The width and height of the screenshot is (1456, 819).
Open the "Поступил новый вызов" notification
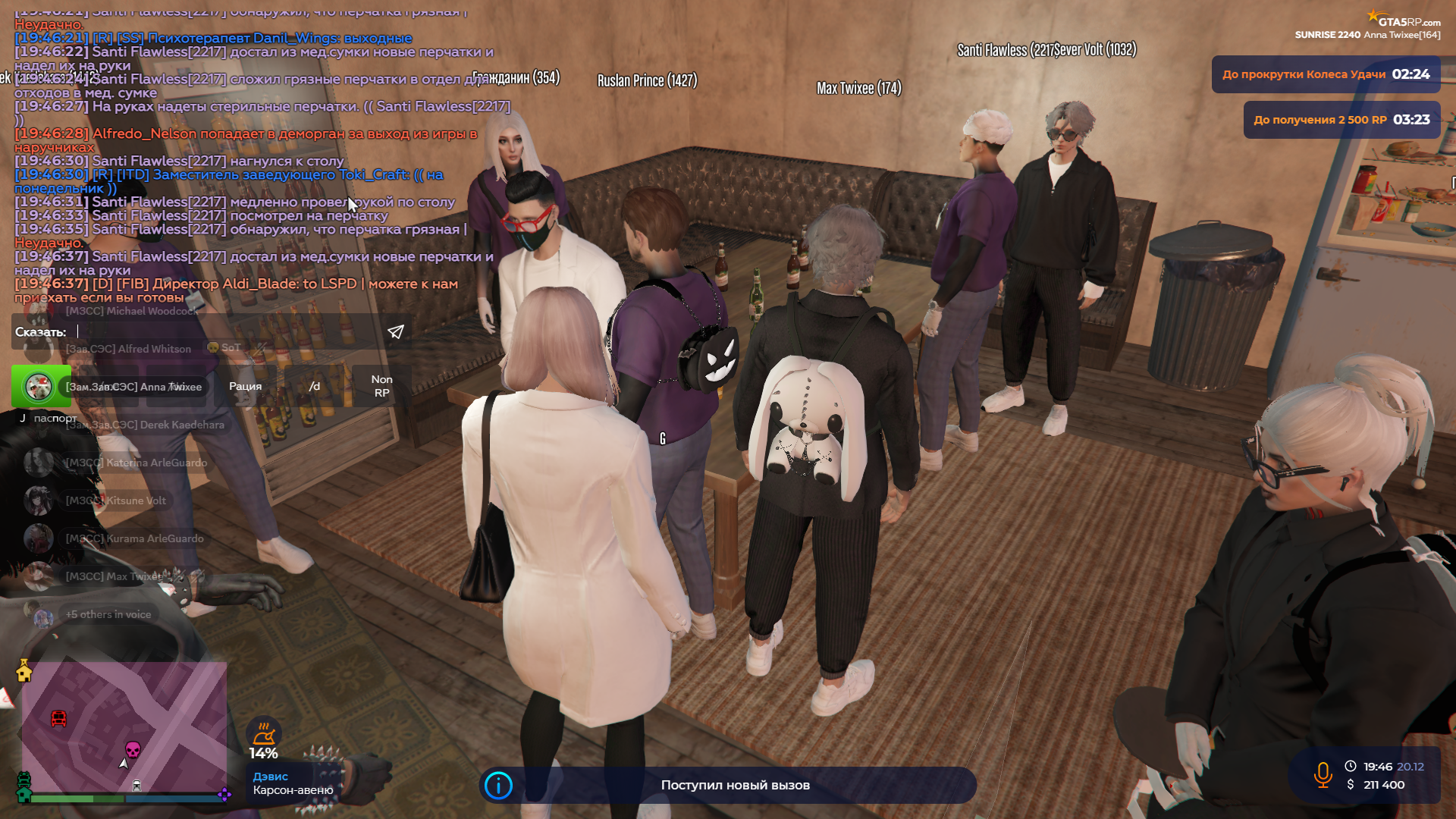[x=734, y=785]
